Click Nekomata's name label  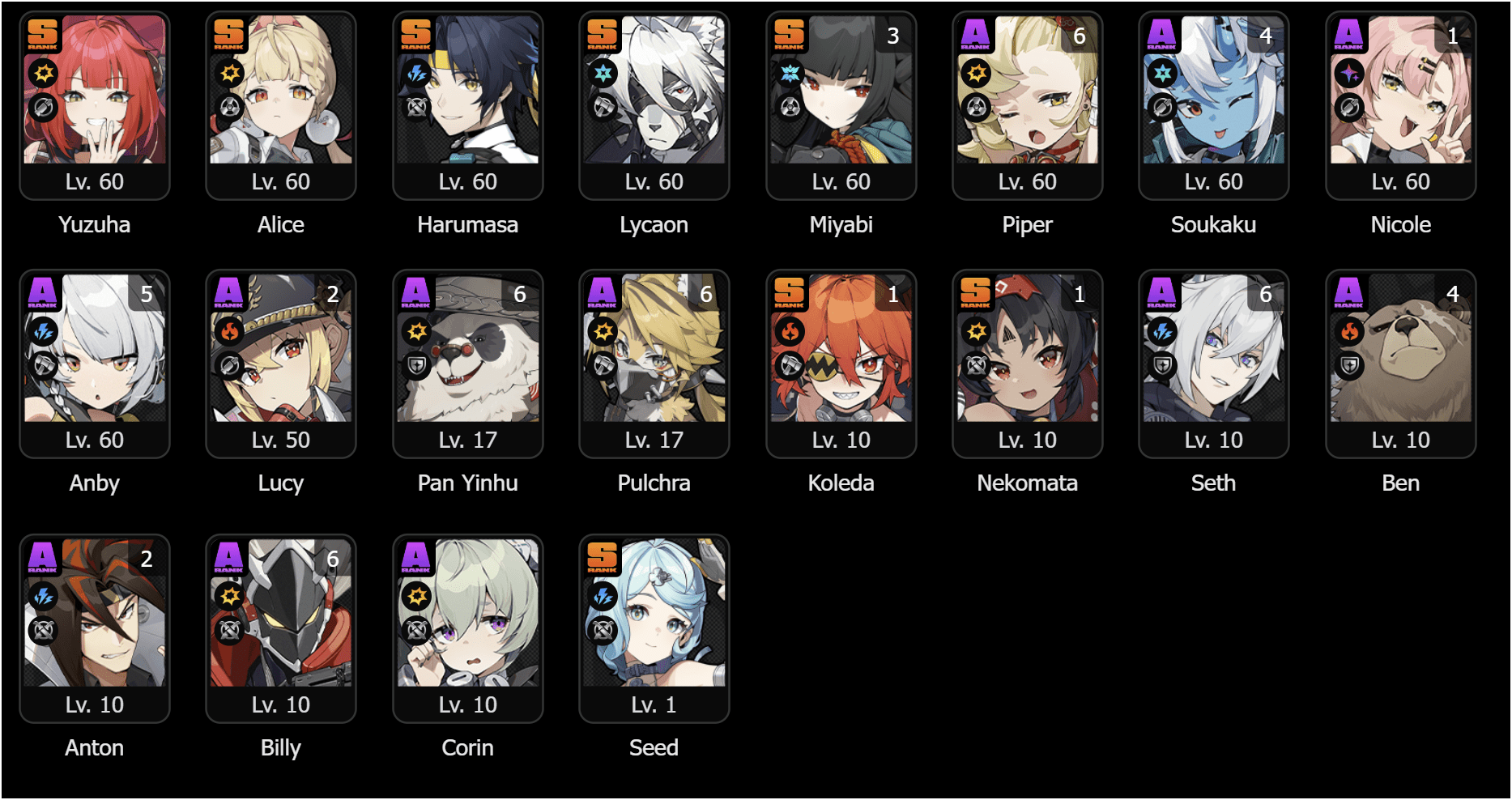click(1027, 483)
